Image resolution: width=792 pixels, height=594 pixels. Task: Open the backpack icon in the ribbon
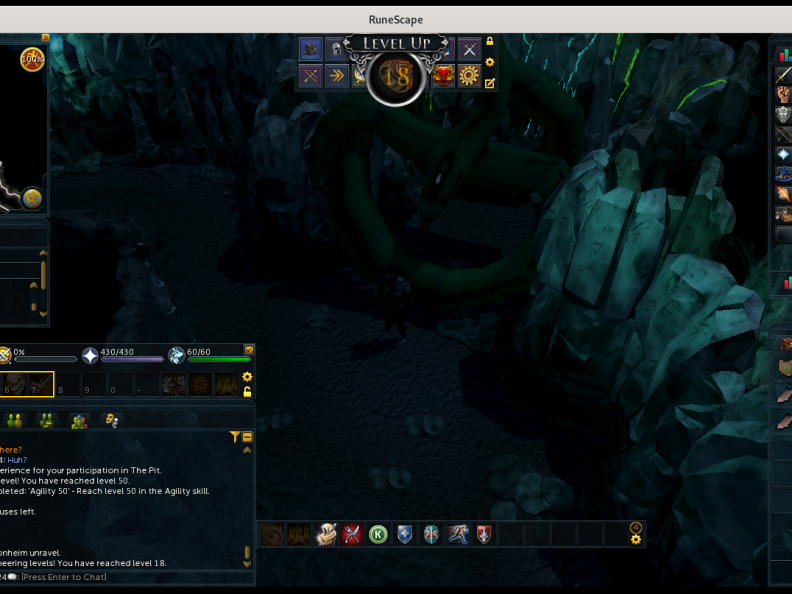tap(310, 49)
